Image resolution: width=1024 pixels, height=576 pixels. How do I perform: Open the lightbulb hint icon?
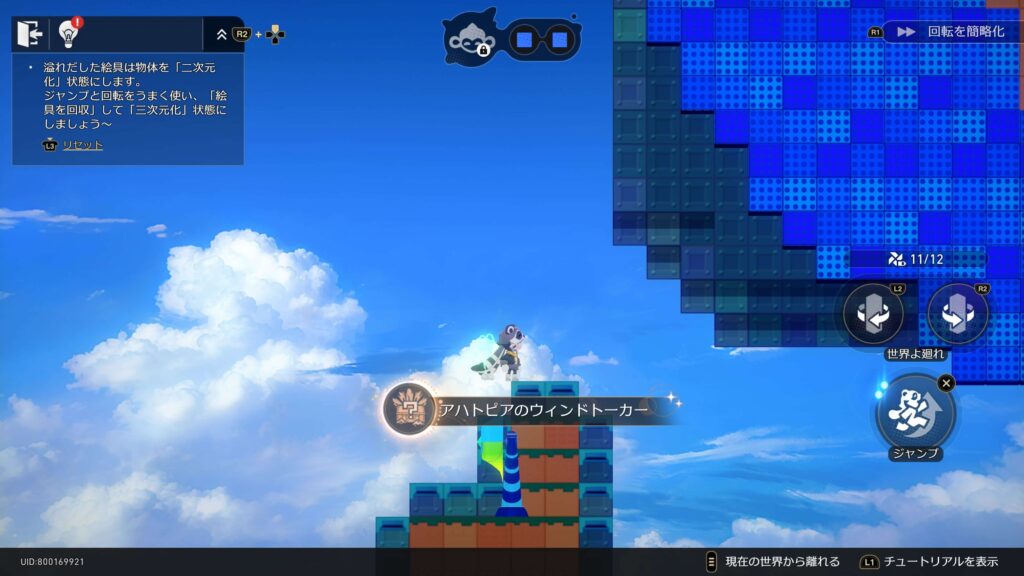[69, 34]
